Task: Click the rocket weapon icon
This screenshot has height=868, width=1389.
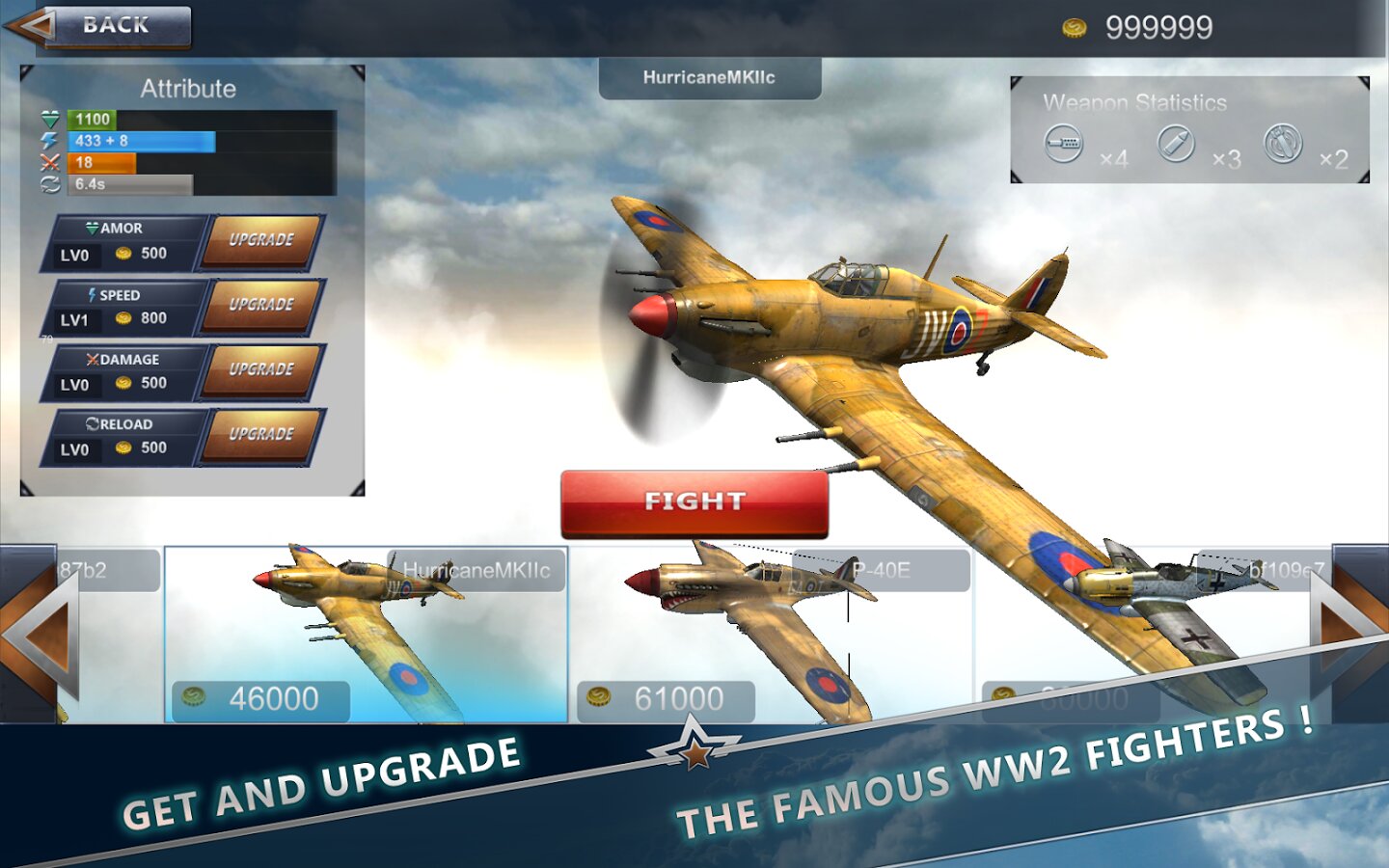Action: (x=1176, y=144)
